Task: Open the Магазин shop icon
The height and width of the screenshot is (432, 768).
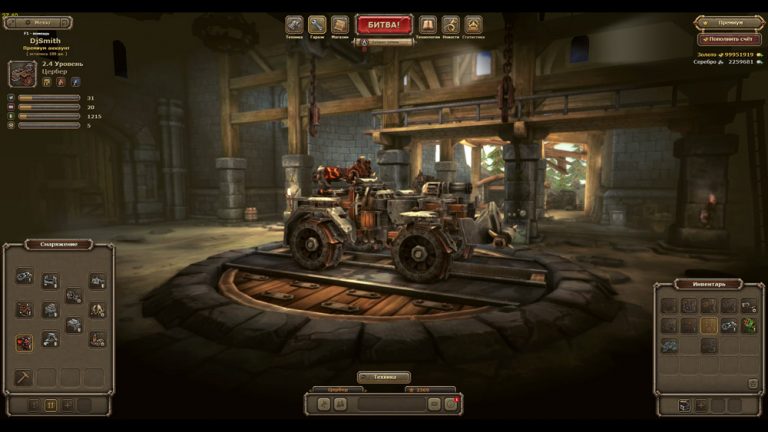Action: tap(340, 25)
